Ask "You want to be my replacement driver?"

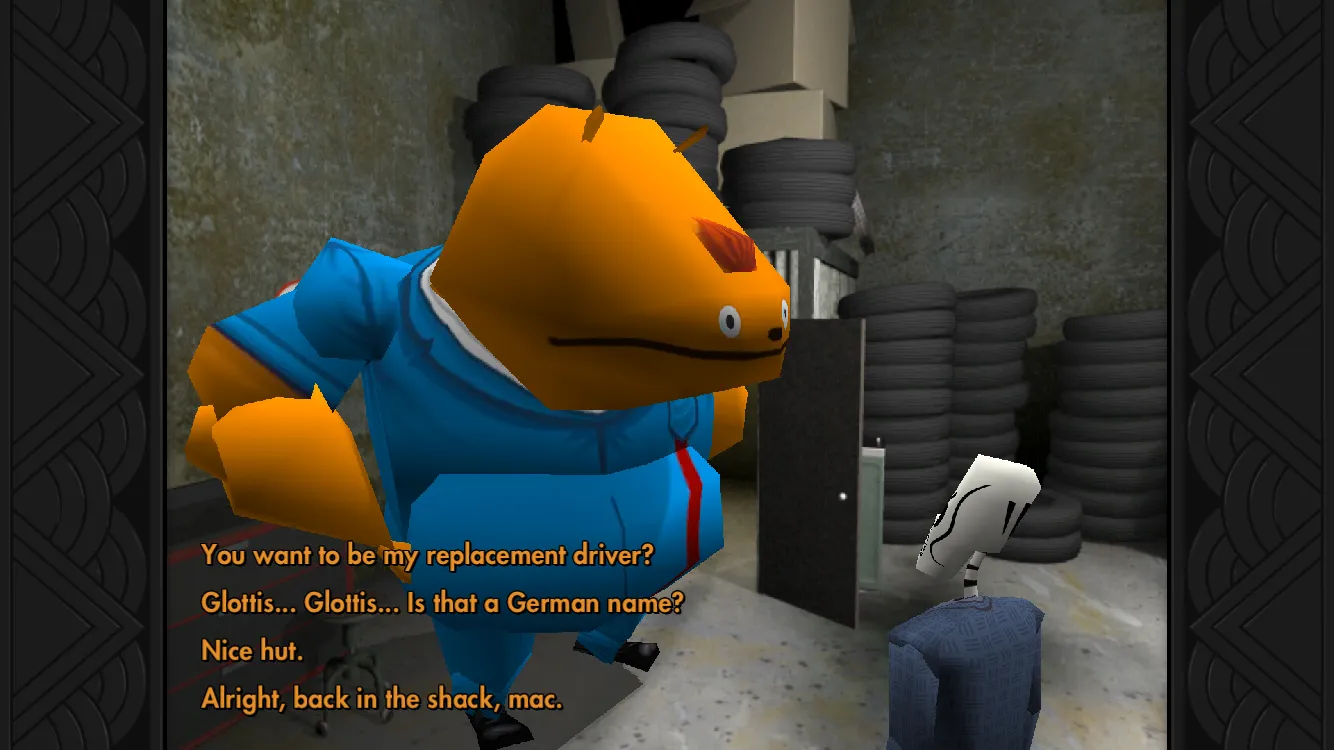coord(427,555)
